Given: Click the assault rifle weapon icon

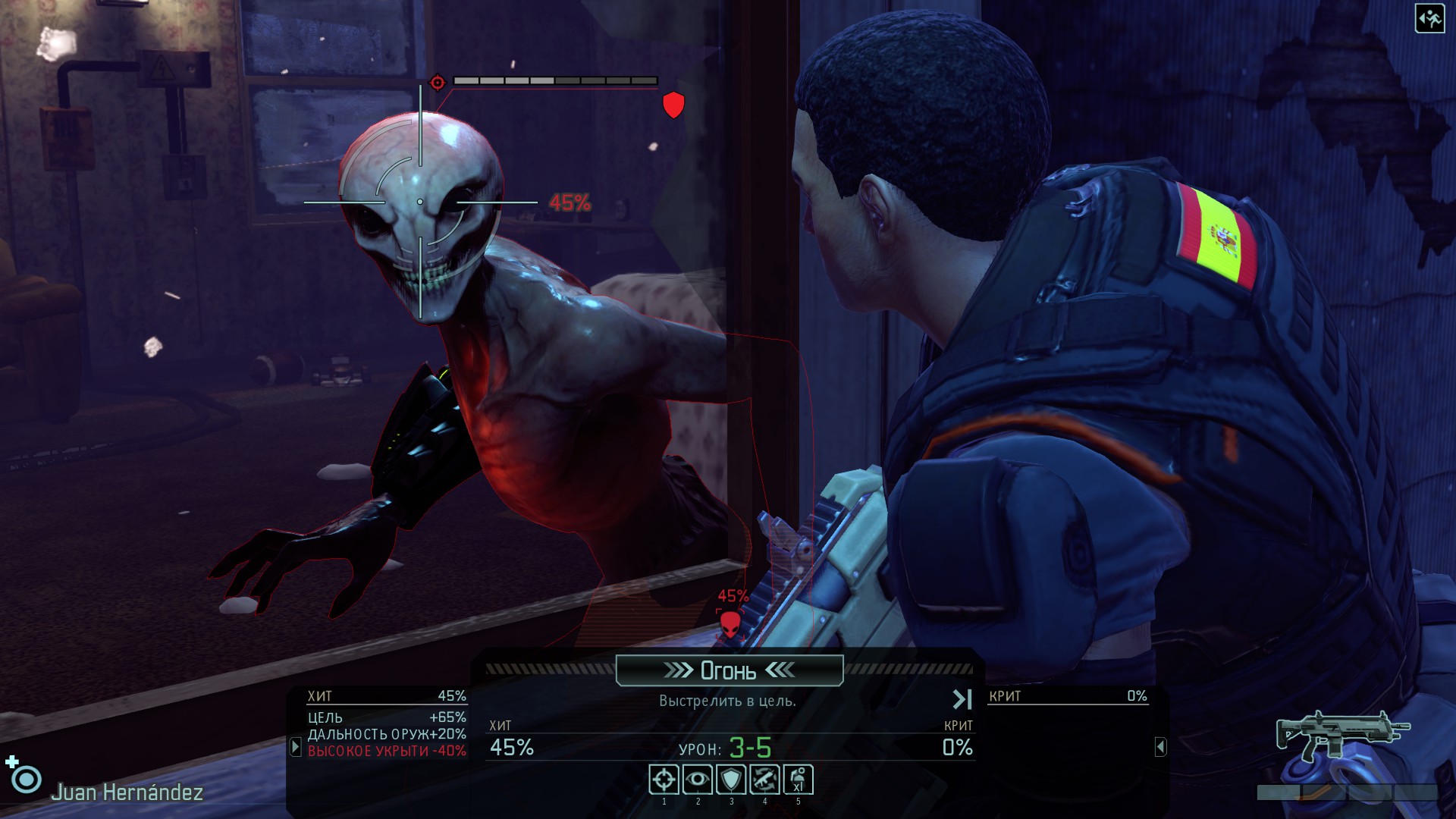Looking at the screenshot, I should 1341,734.
